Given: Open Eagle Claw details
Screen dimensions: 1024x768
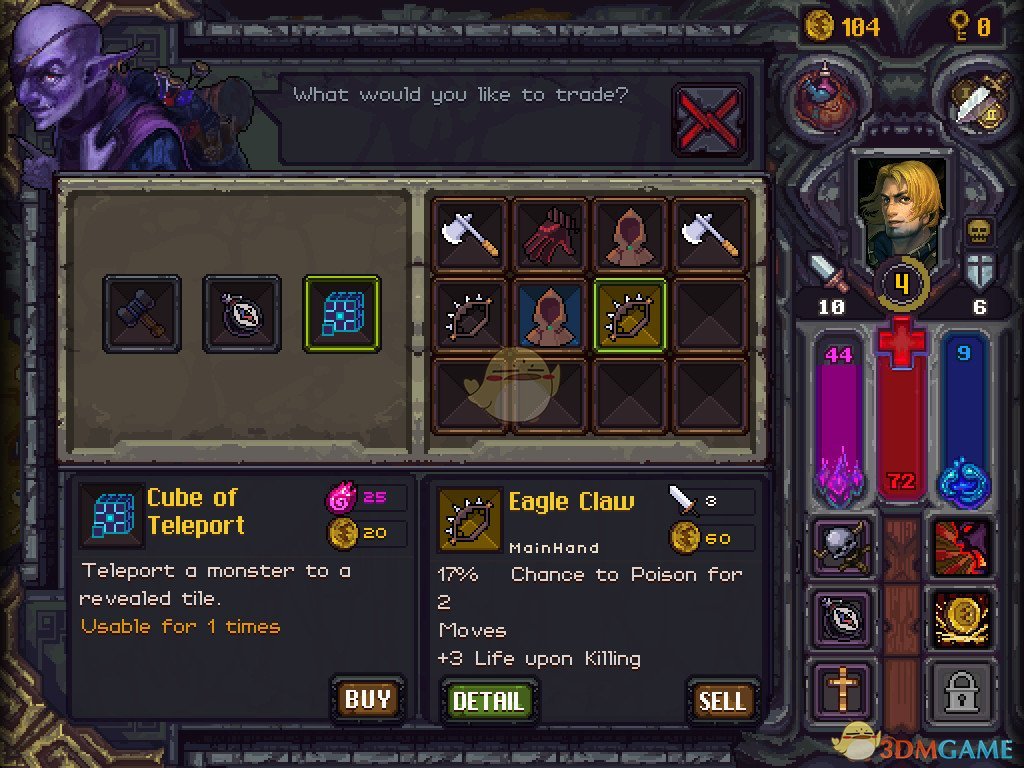Looking at the screenshot, I should 488,700.
